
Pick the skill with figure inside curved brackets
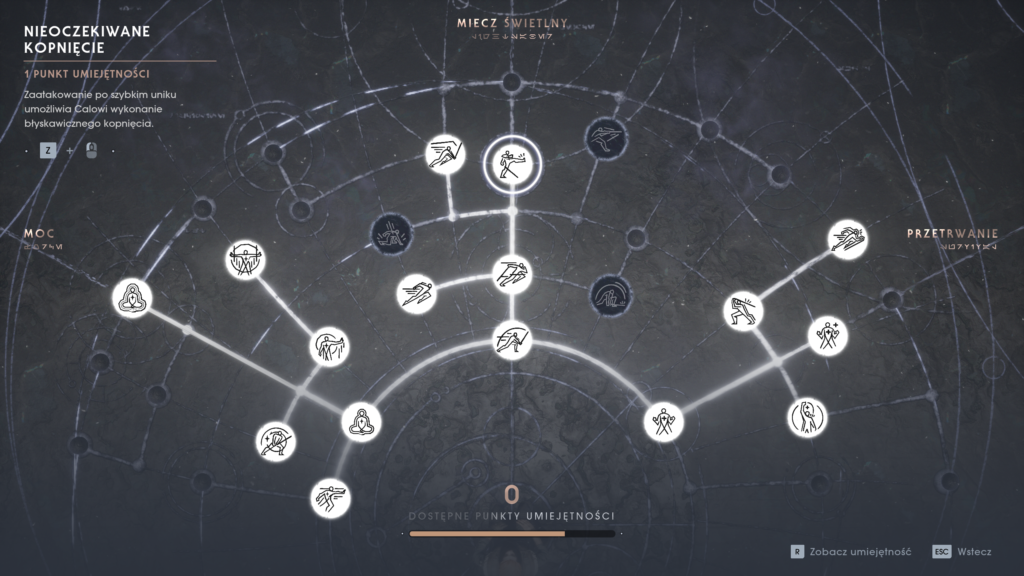pyautogui.click(x=807, y=416)
